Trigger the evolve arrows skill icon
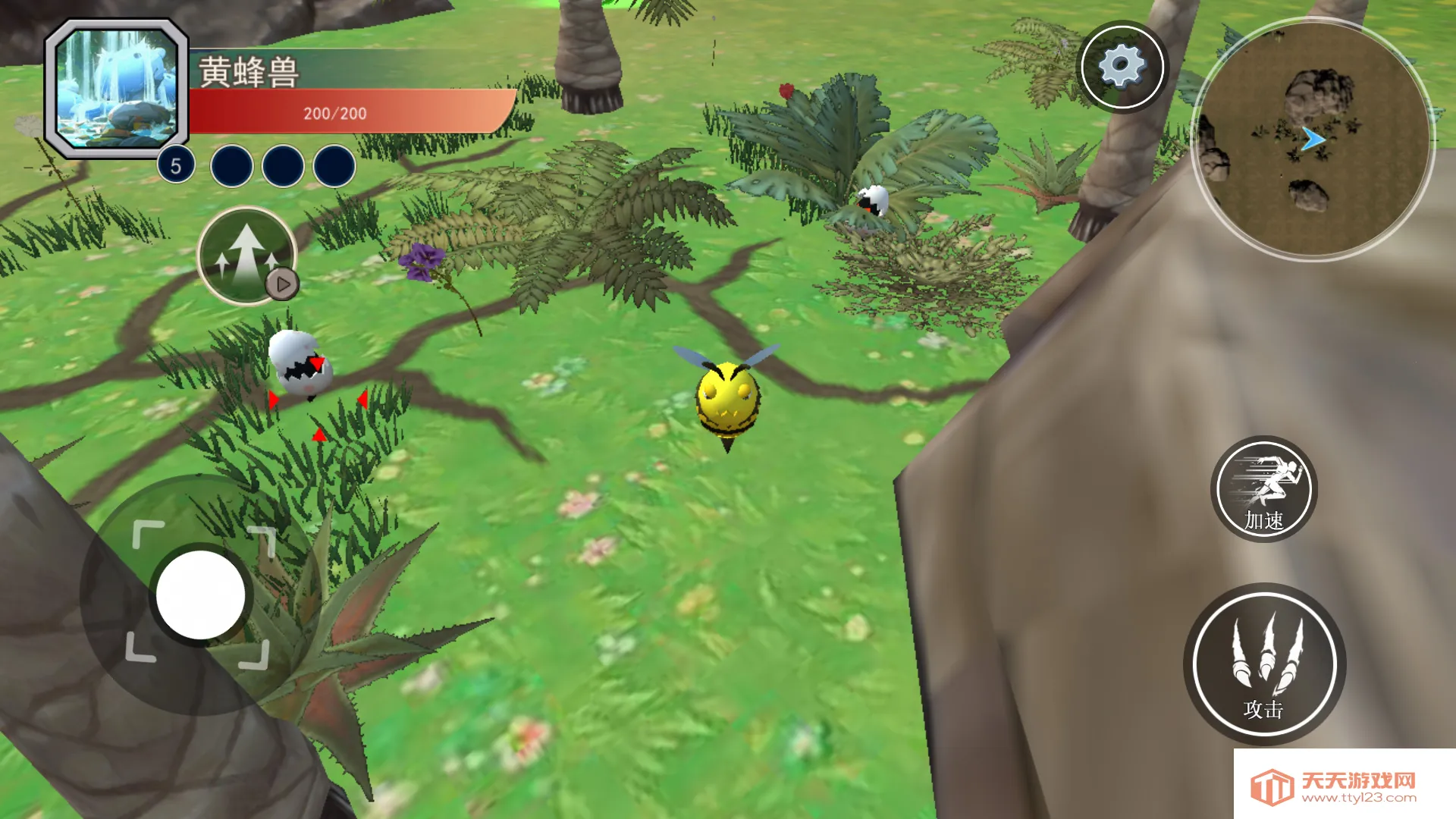This screenshot has height=819, width=1456. [x=246, y=255]
